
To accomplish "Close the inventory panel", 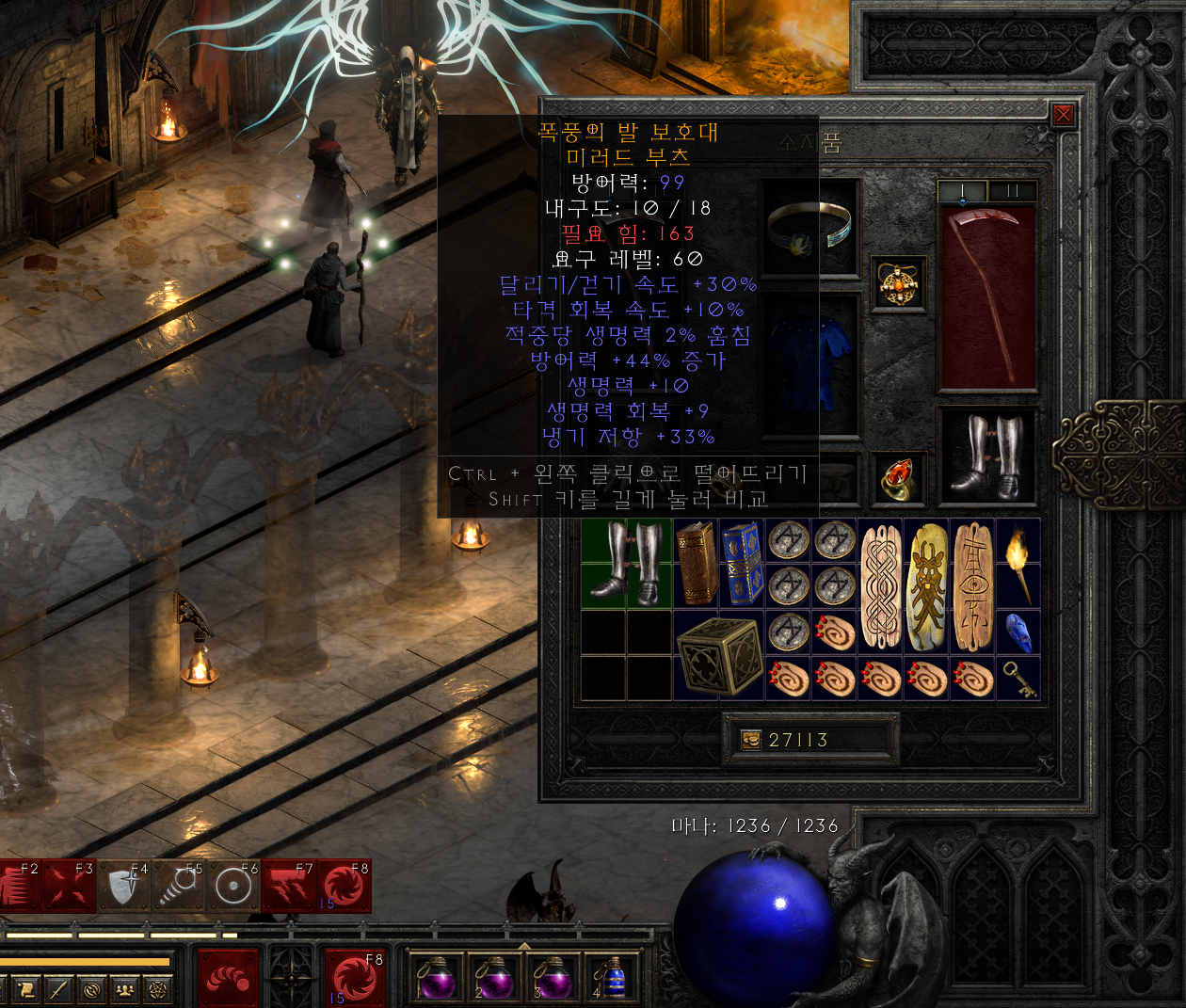I will click(1063, 115).
